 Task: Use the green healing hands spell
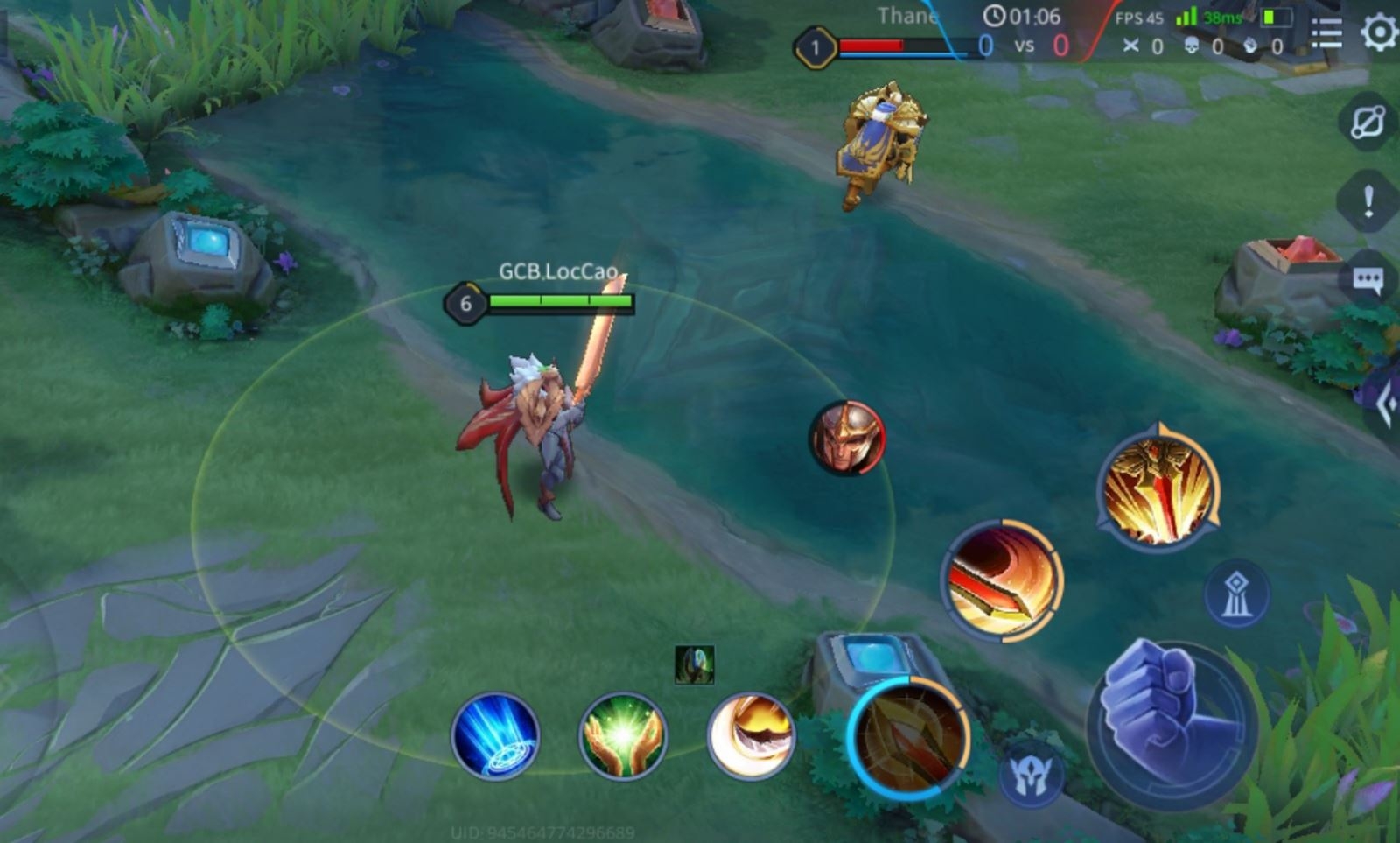[x=623, y=736]
